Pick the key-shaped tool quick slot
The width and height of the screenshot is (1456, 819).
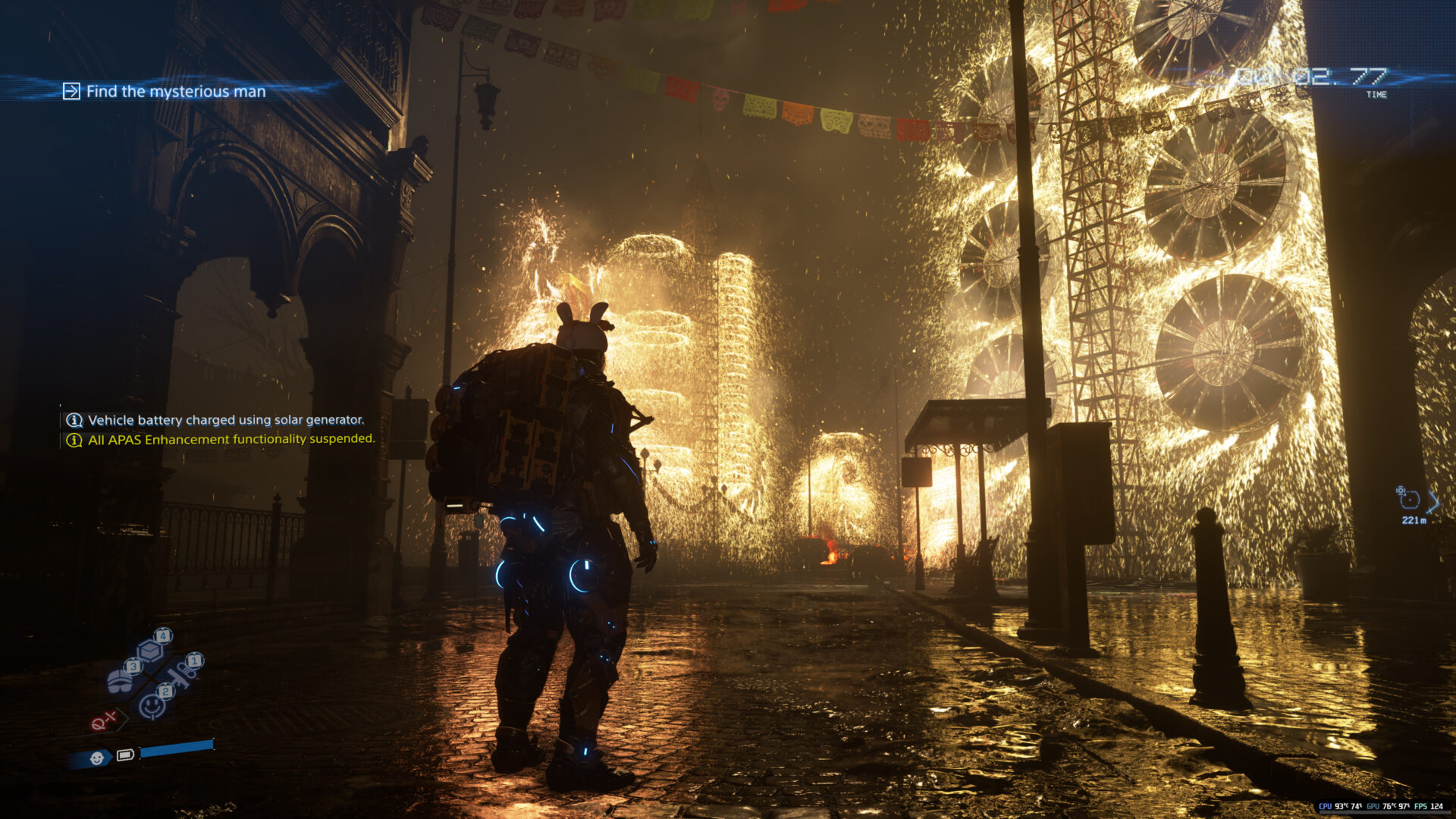[x=182, y=672]
